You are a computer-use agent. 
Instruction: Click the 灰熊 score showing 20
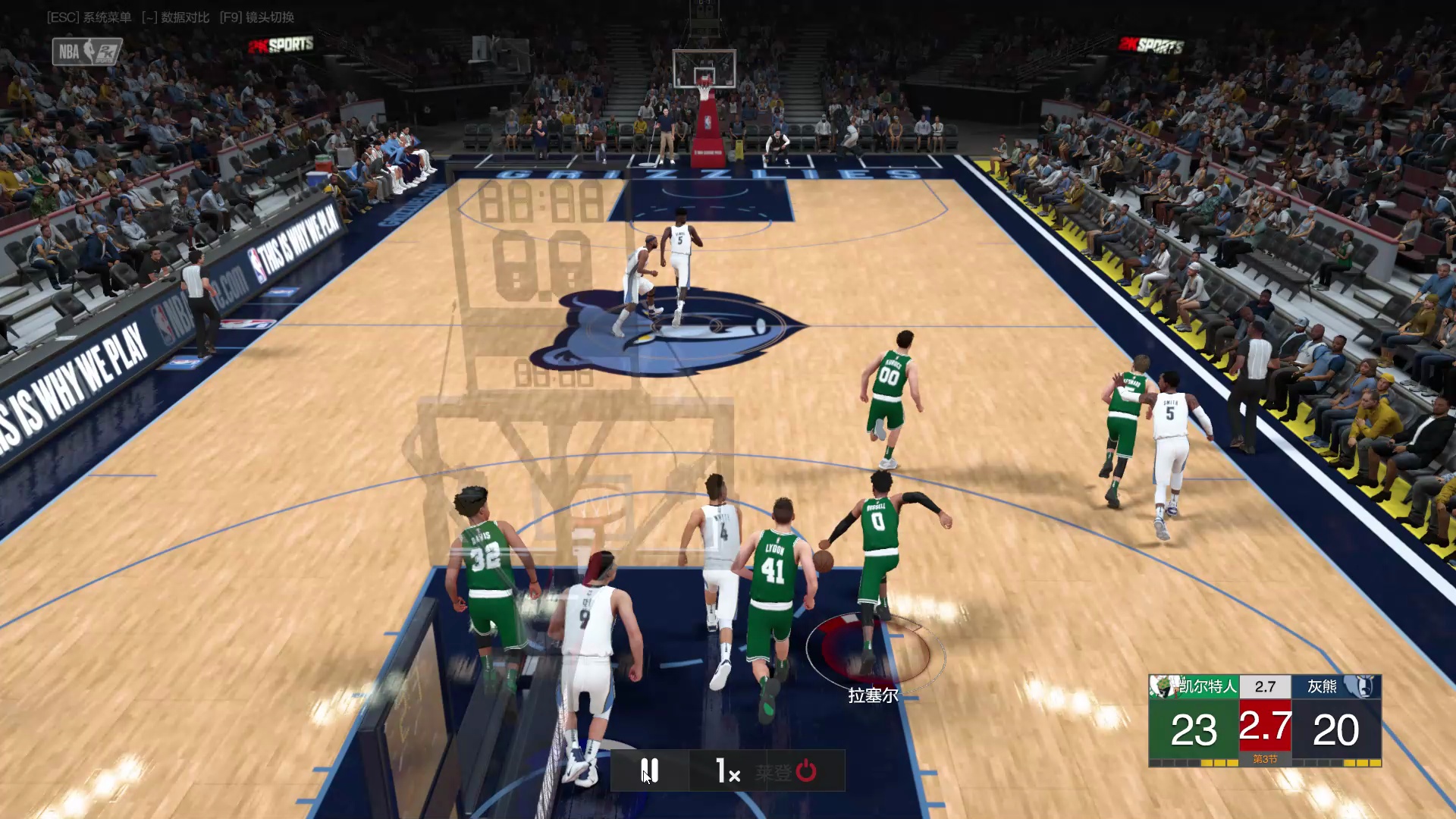pos(1336,728)
